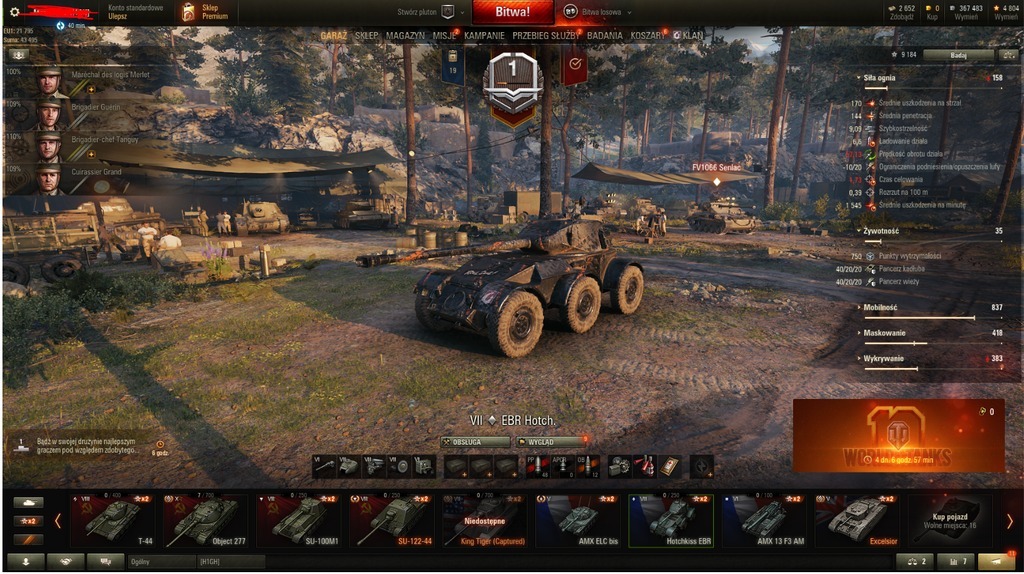The width and height of the screenshot is (1024, 574).
Task: Click the Kup pojazd buy vehicle slot
Action: click(945, 518)
